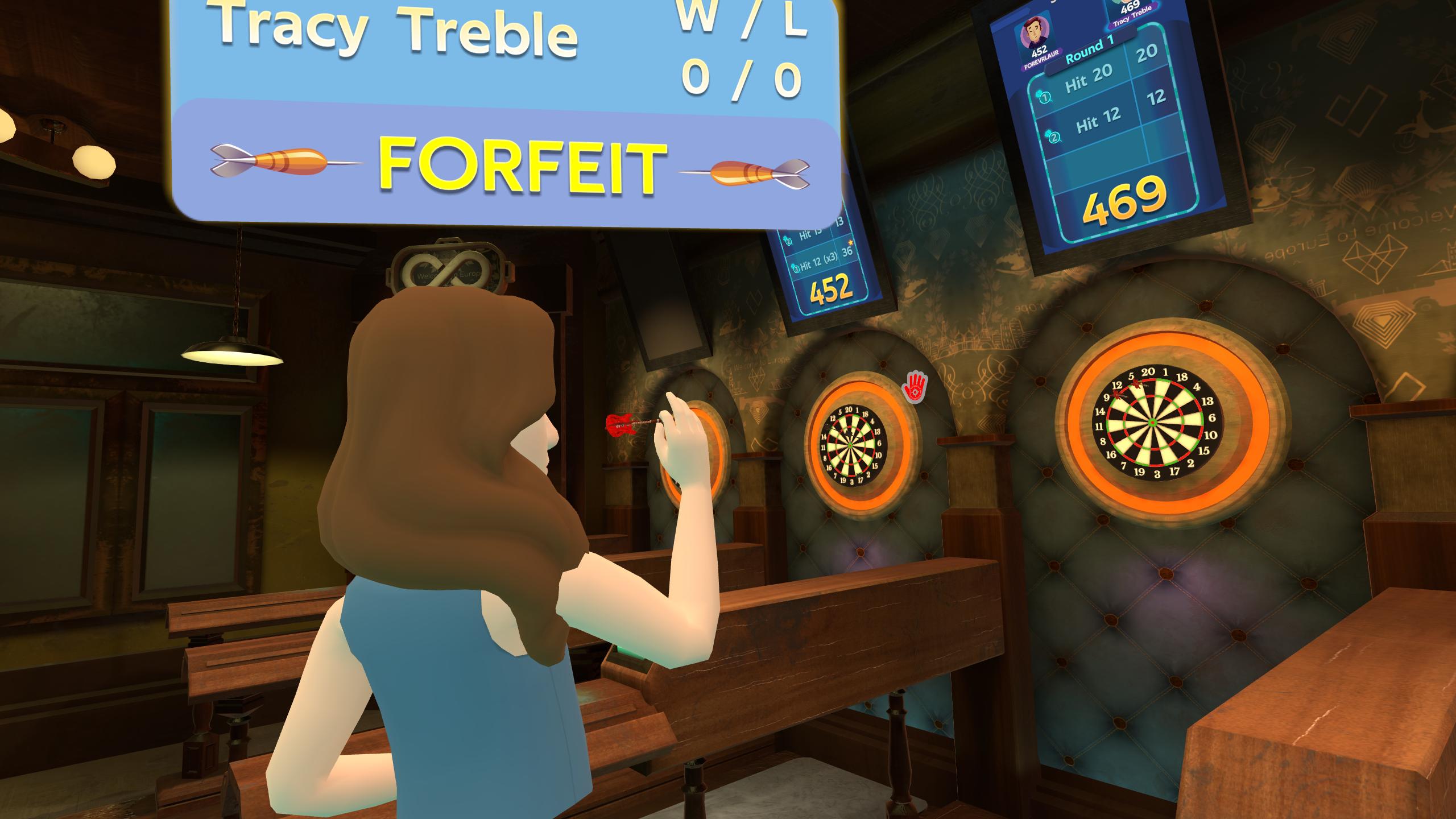Click the FOREVRLAUR username label
Screen dimensions: 1456x819
[x=1042, y=59]
